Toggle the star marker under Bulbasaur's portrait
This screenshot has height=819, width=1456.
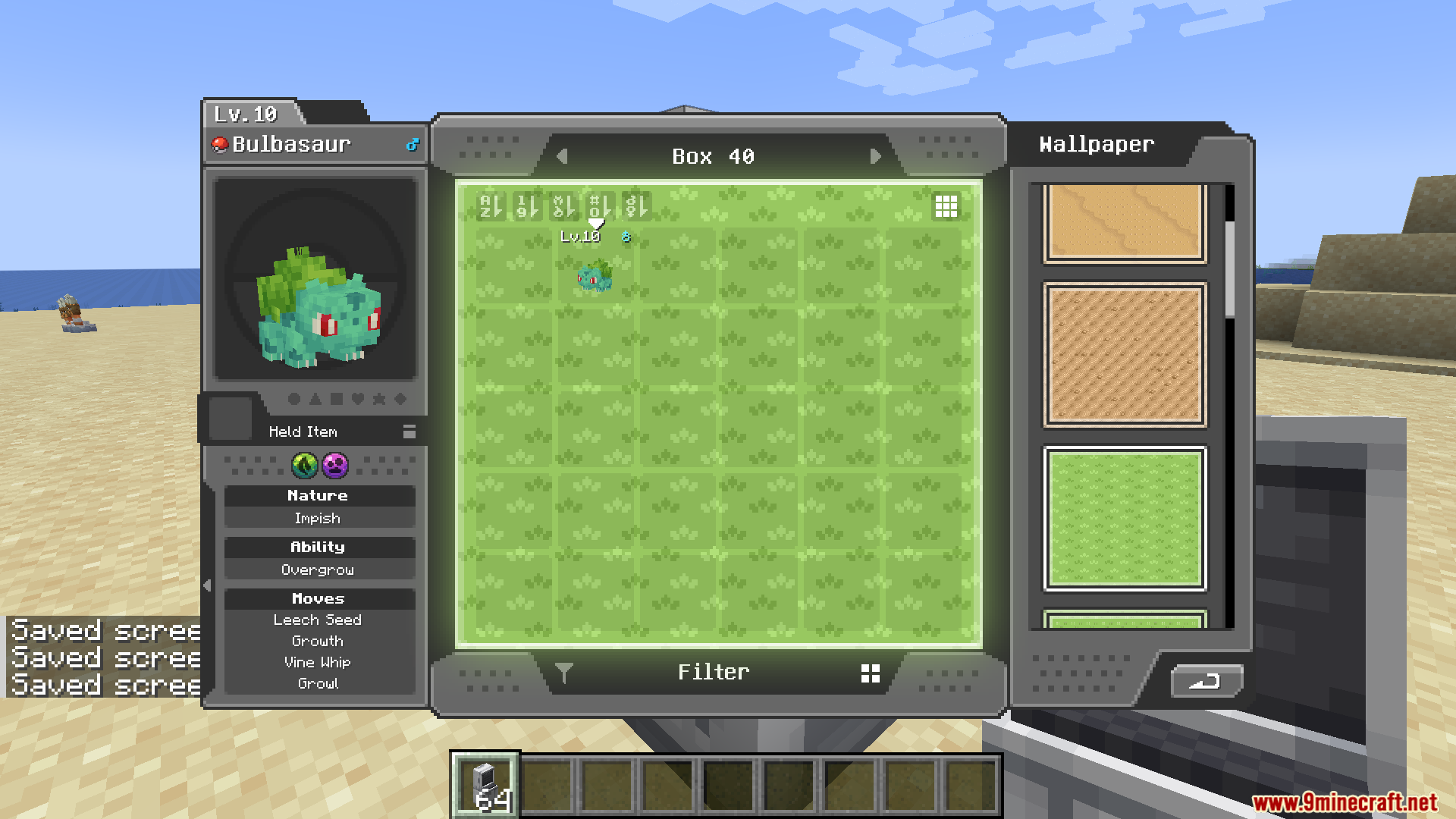click(x=378, y=399)
